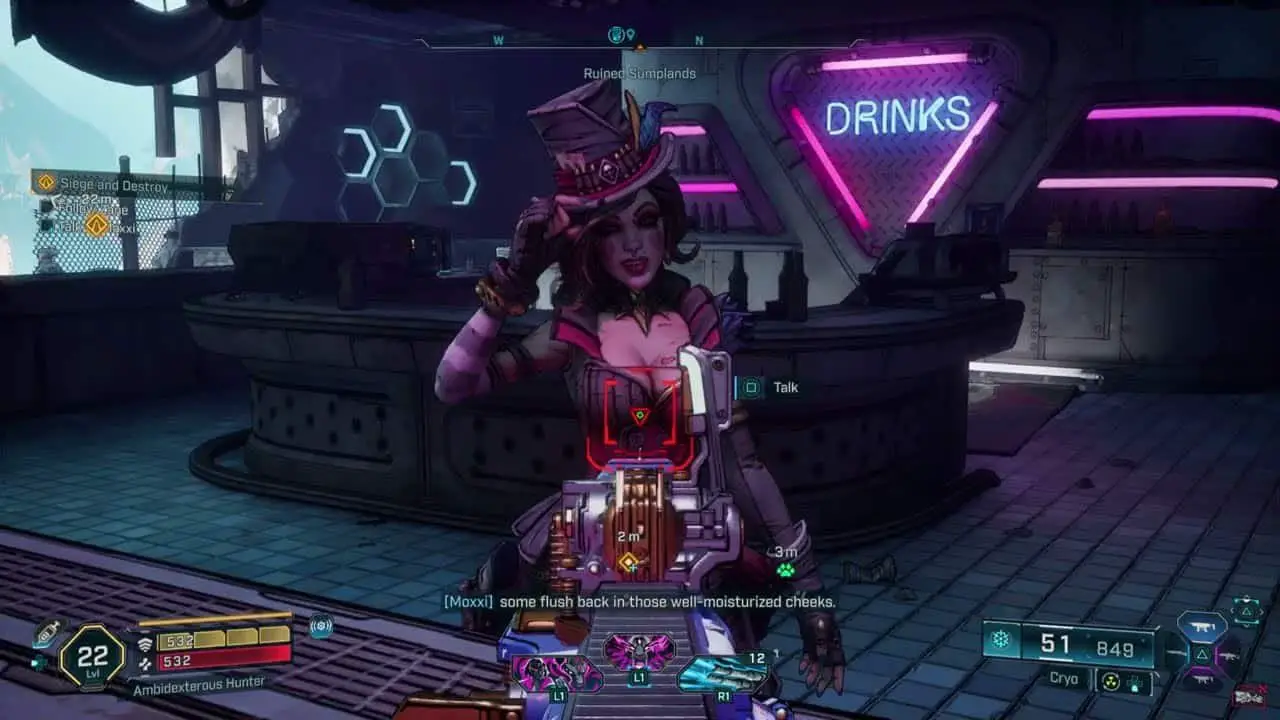Select the right purple weapon slot
Screen dimensions: 1280x720
tap(1229, 654)
